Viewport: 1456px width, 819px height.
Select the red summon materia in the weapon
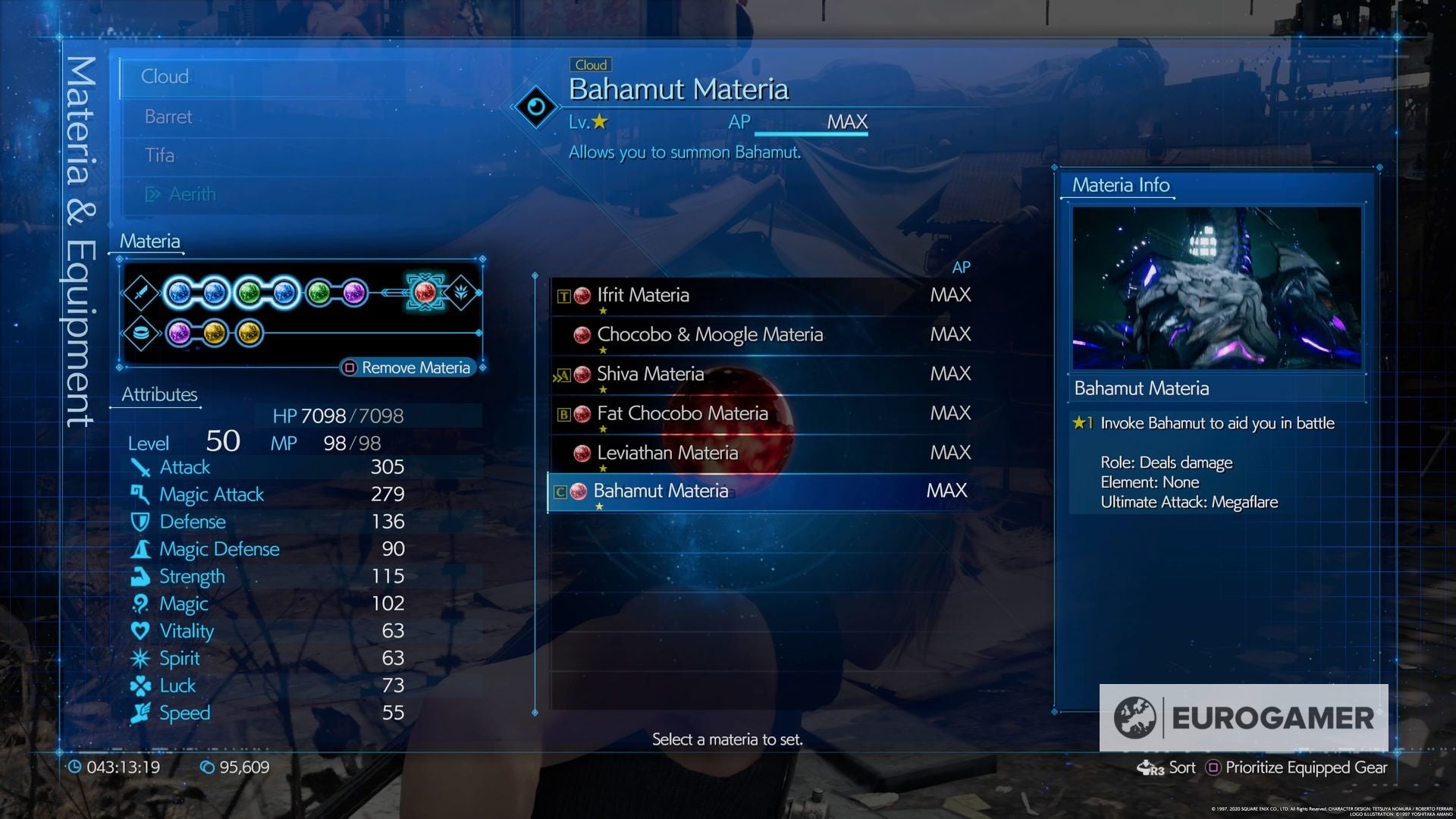click(425, 291)
